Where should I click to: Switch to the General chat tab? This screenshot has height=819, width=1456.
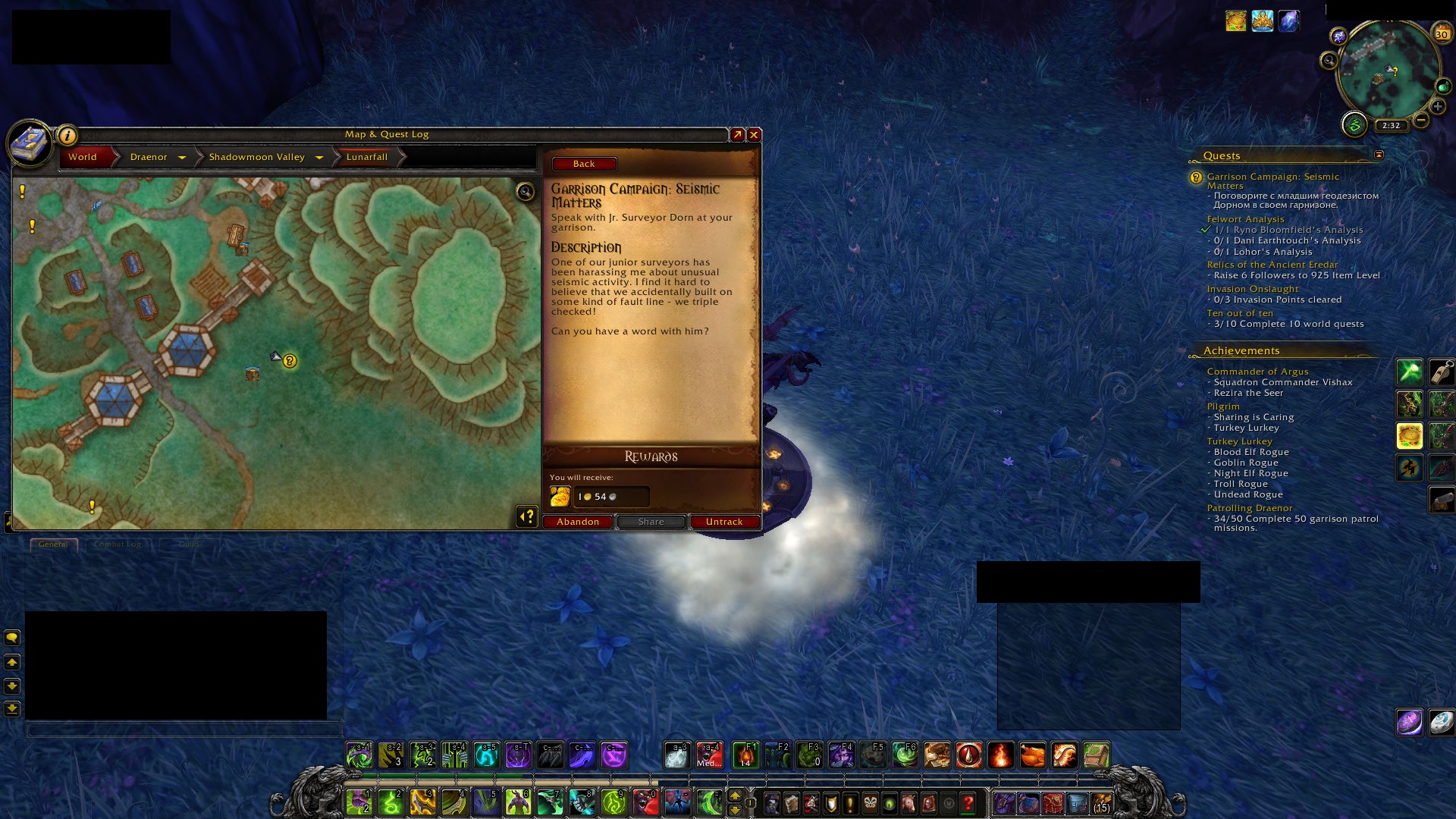coord(53,544)
